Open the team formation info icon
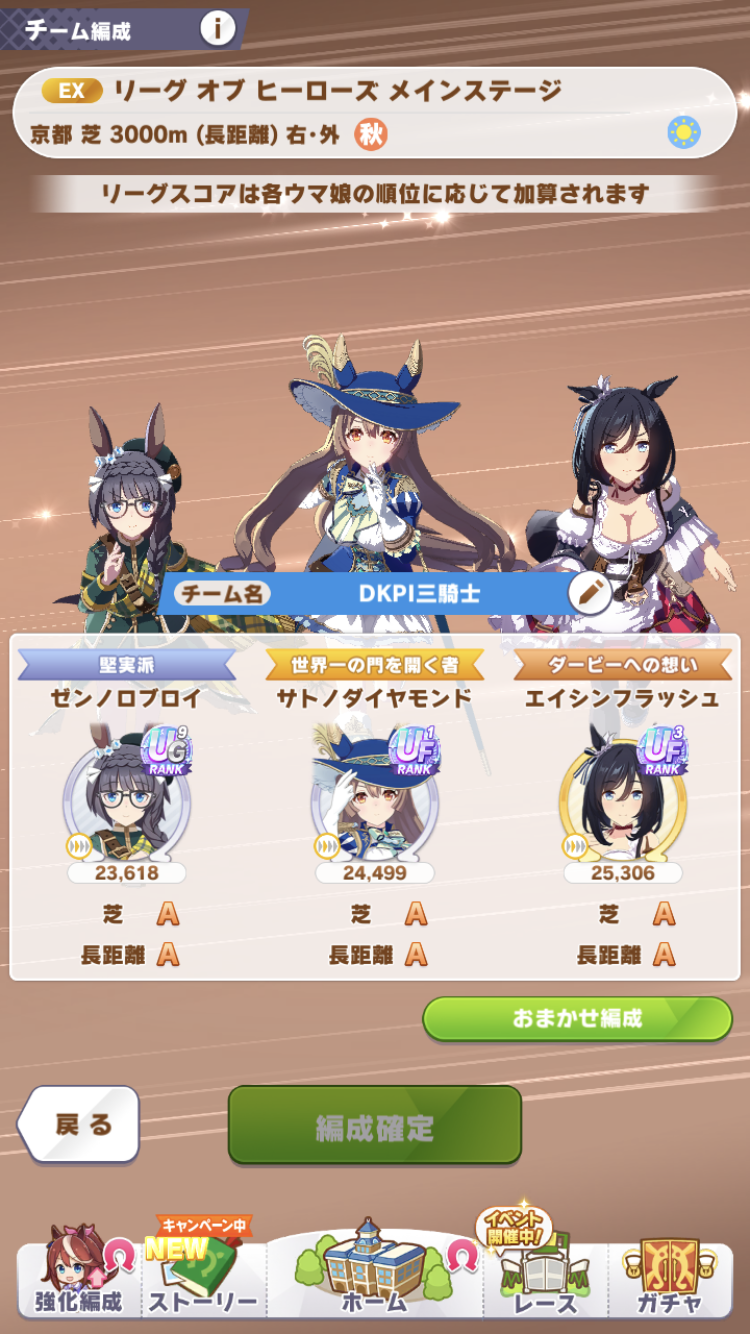Viewport: 750px width, 1334px height. pyautogui.click(x=216, y=29)
